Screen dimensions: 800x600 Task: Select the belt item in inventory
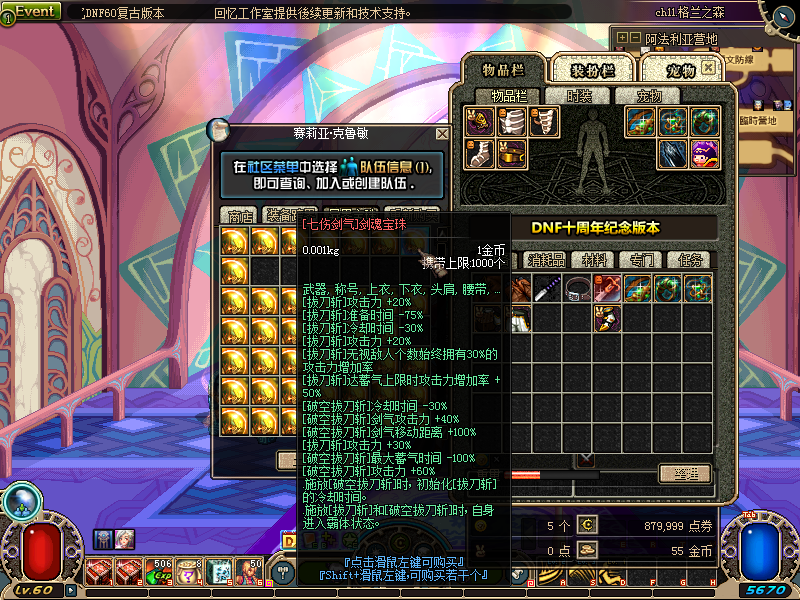[575, 290]
